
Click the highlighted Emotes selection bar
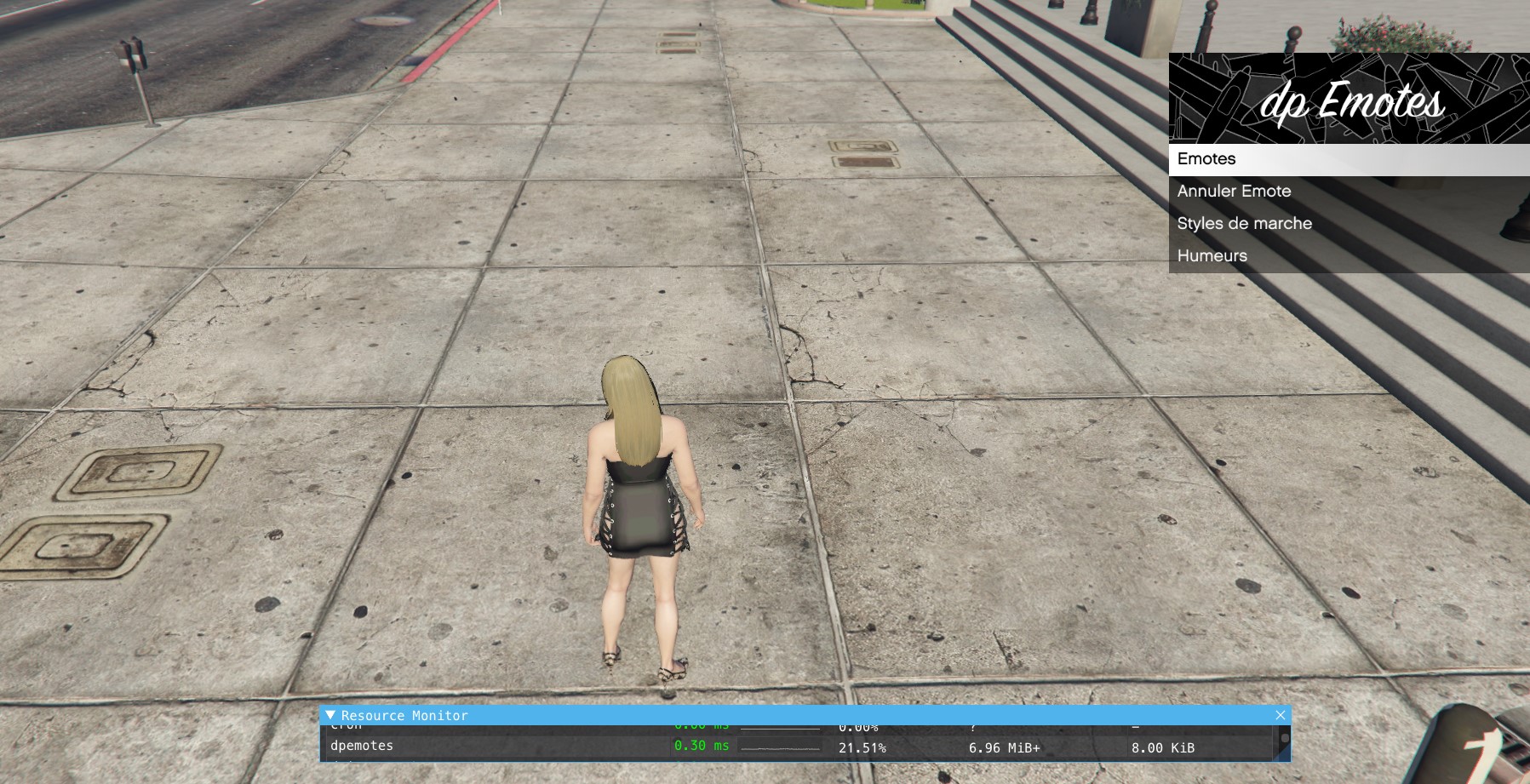(1348, 159)
